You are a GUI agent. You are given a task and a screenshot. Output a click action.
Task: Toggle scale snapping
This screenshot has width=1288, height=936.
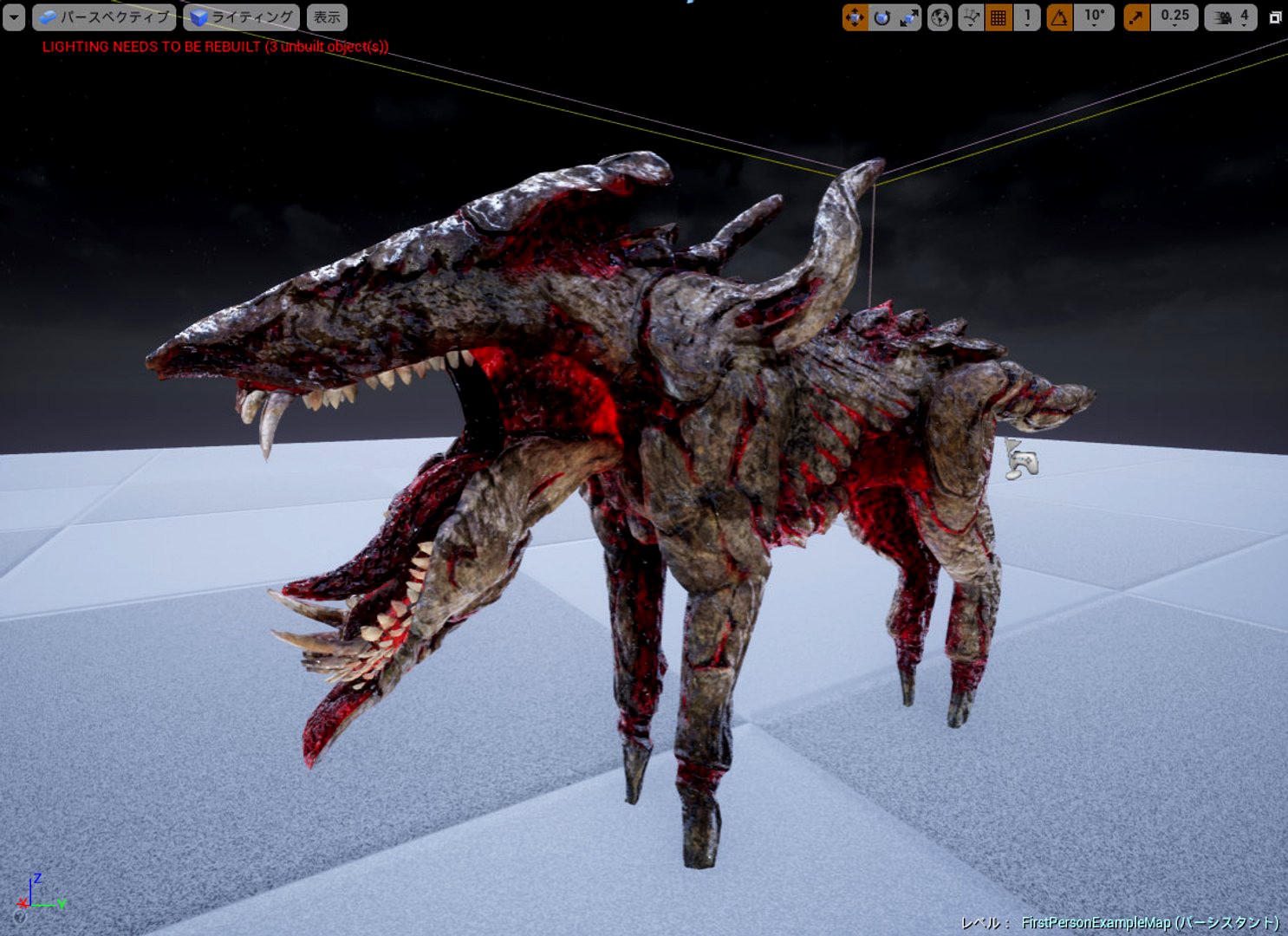(1137, 16)
